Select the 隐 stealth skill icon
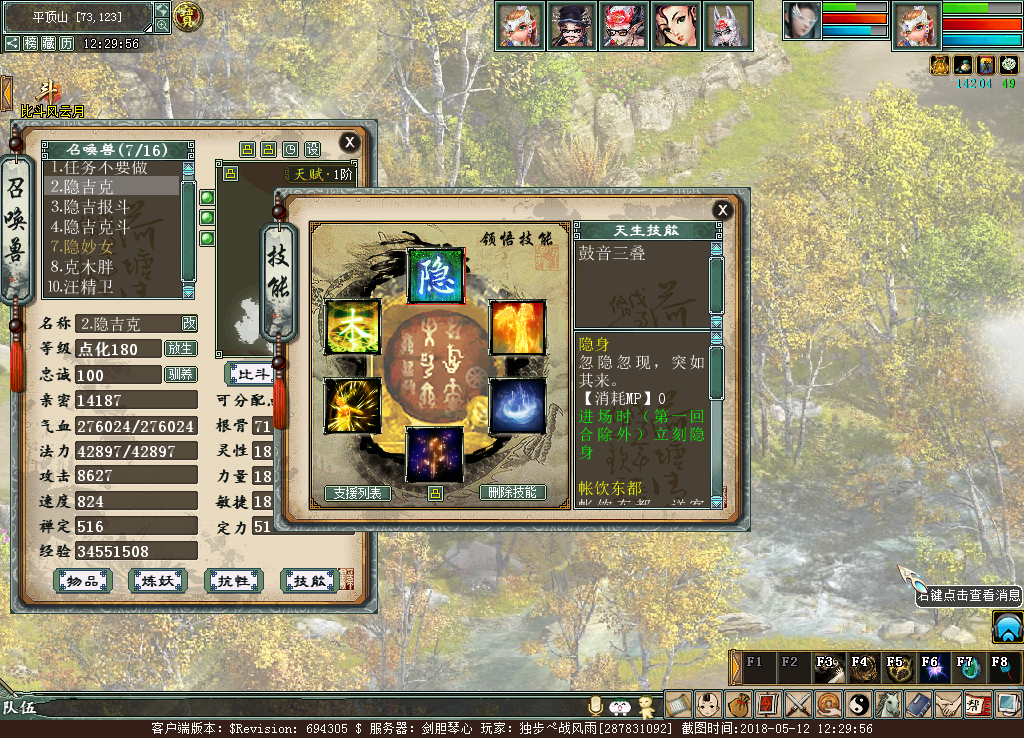The height and width of the screenshot is (738, 1024). (435, 275)
